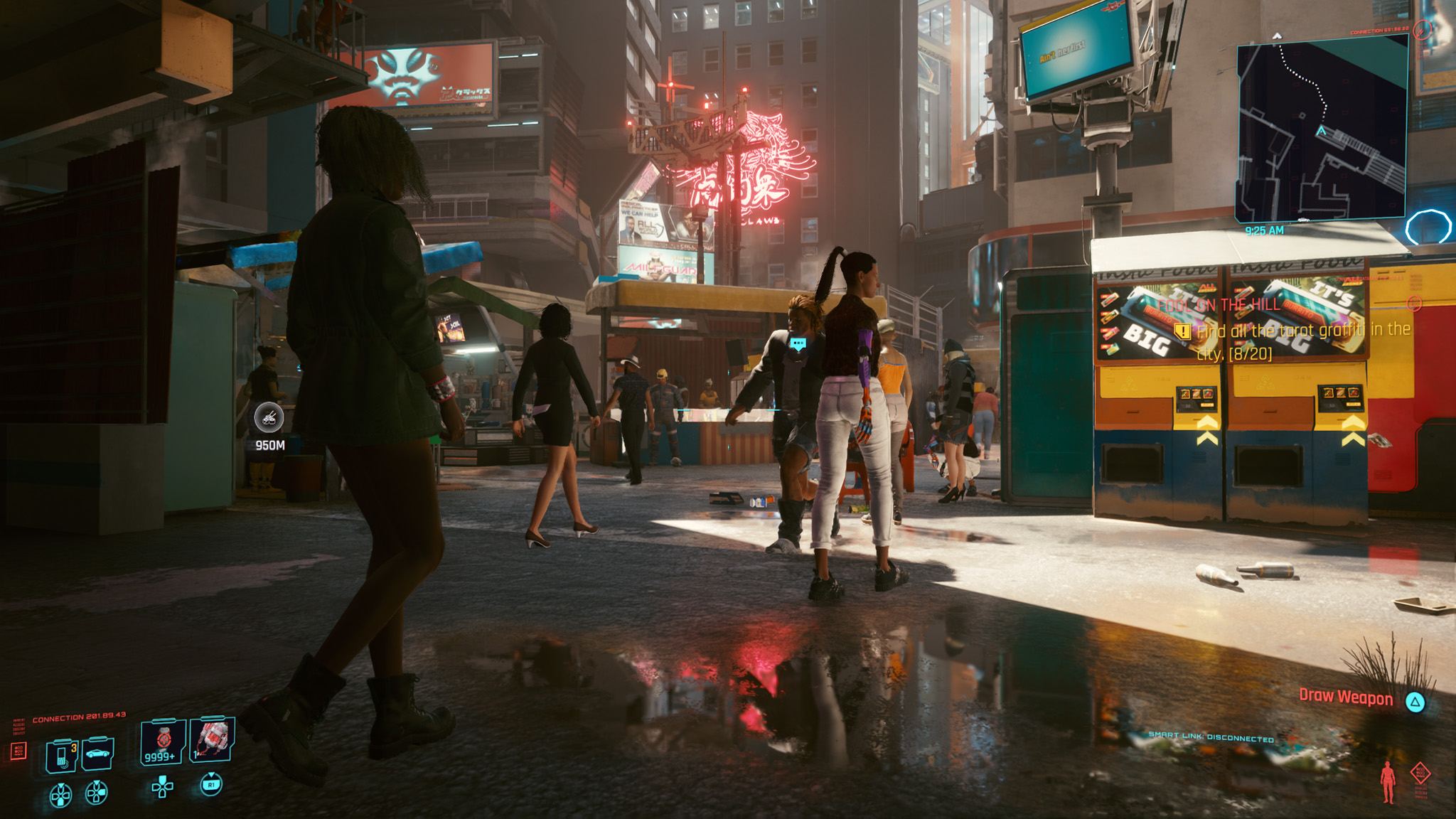The image size is (1456, 819).
Task: Click the CONNECTION 201.89.43 status readout
Action: 80,717
